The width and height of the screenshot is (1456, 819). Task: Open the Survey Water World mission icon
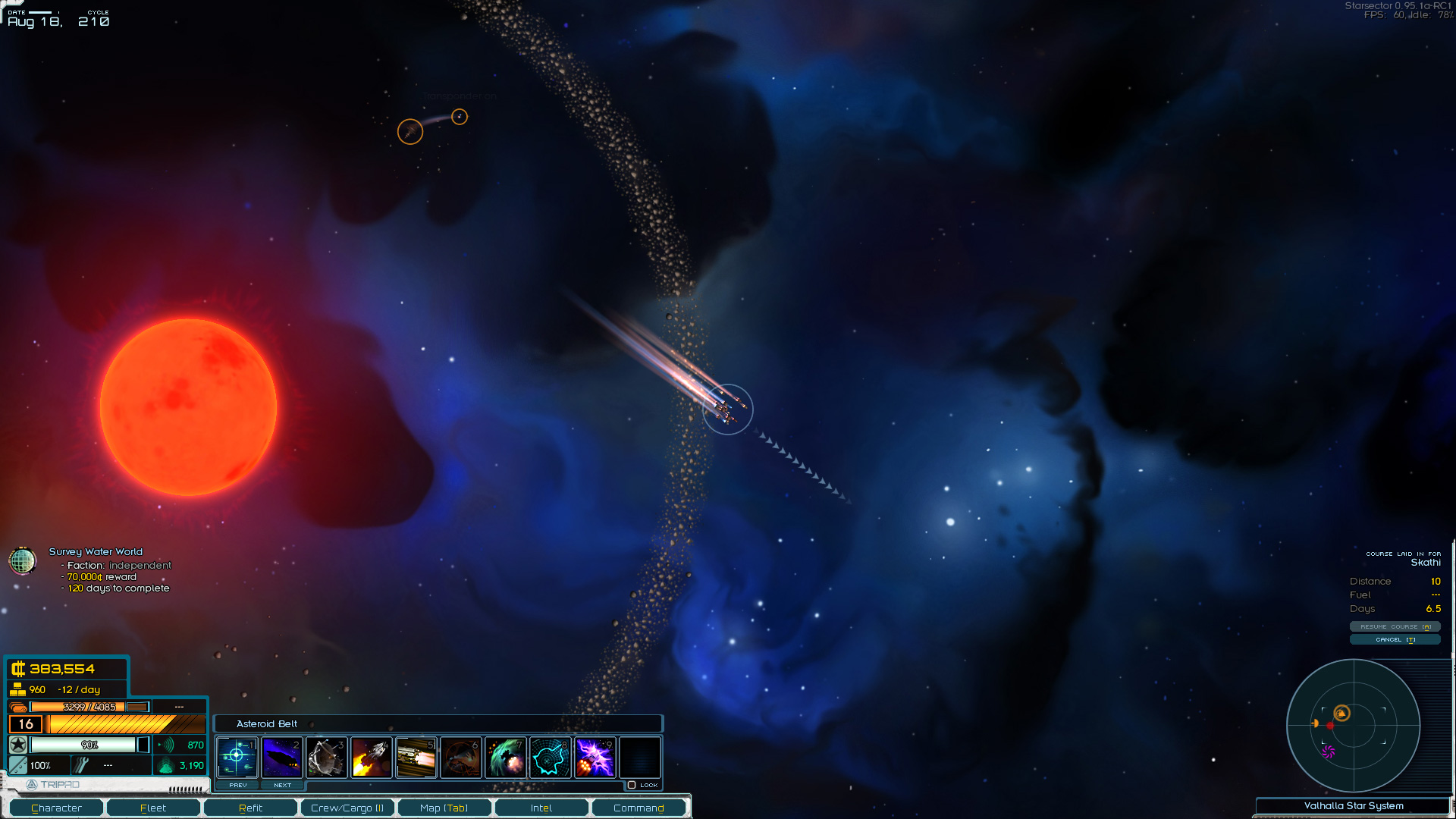23,561
